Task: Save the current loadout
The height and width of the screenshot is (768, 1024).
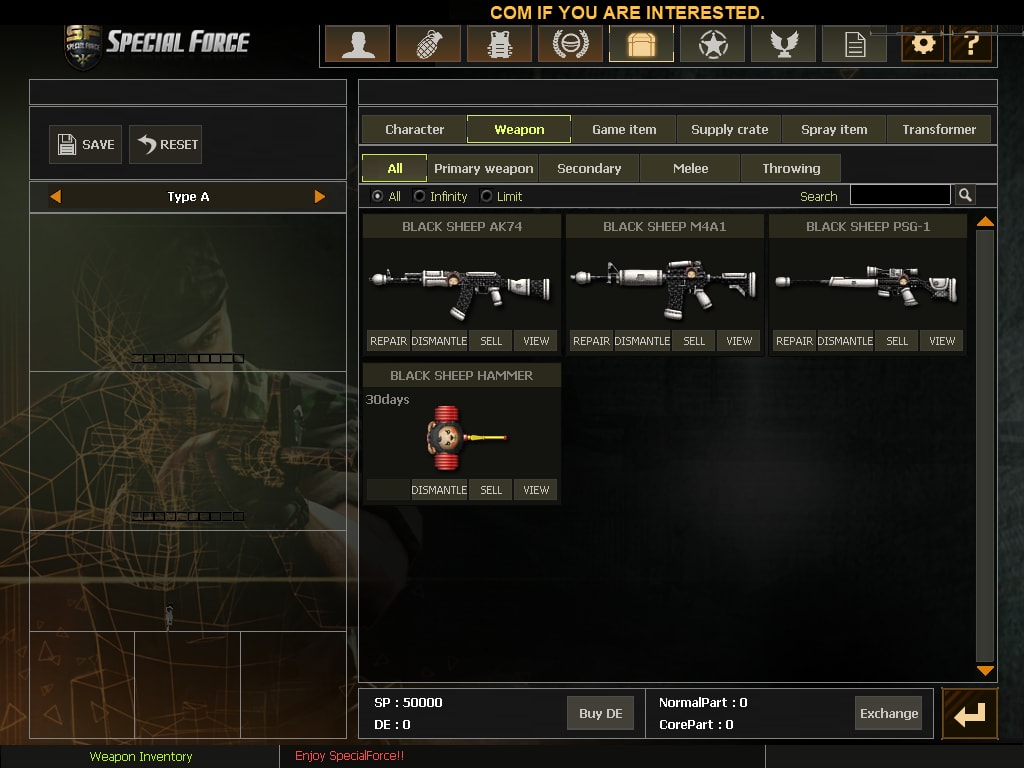Action: 85,145
